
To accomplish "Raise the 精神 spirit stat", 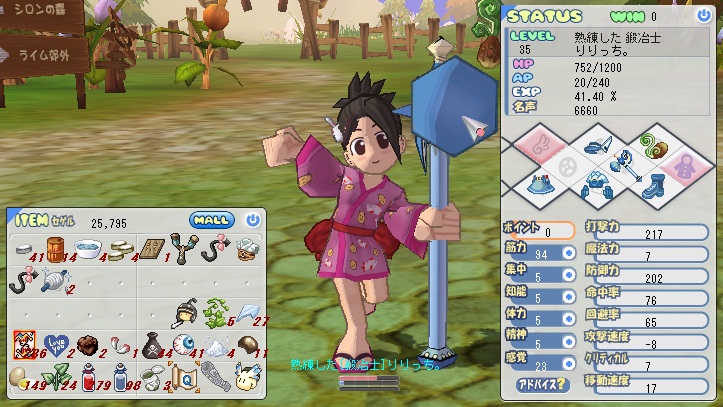I will point(568,343).
